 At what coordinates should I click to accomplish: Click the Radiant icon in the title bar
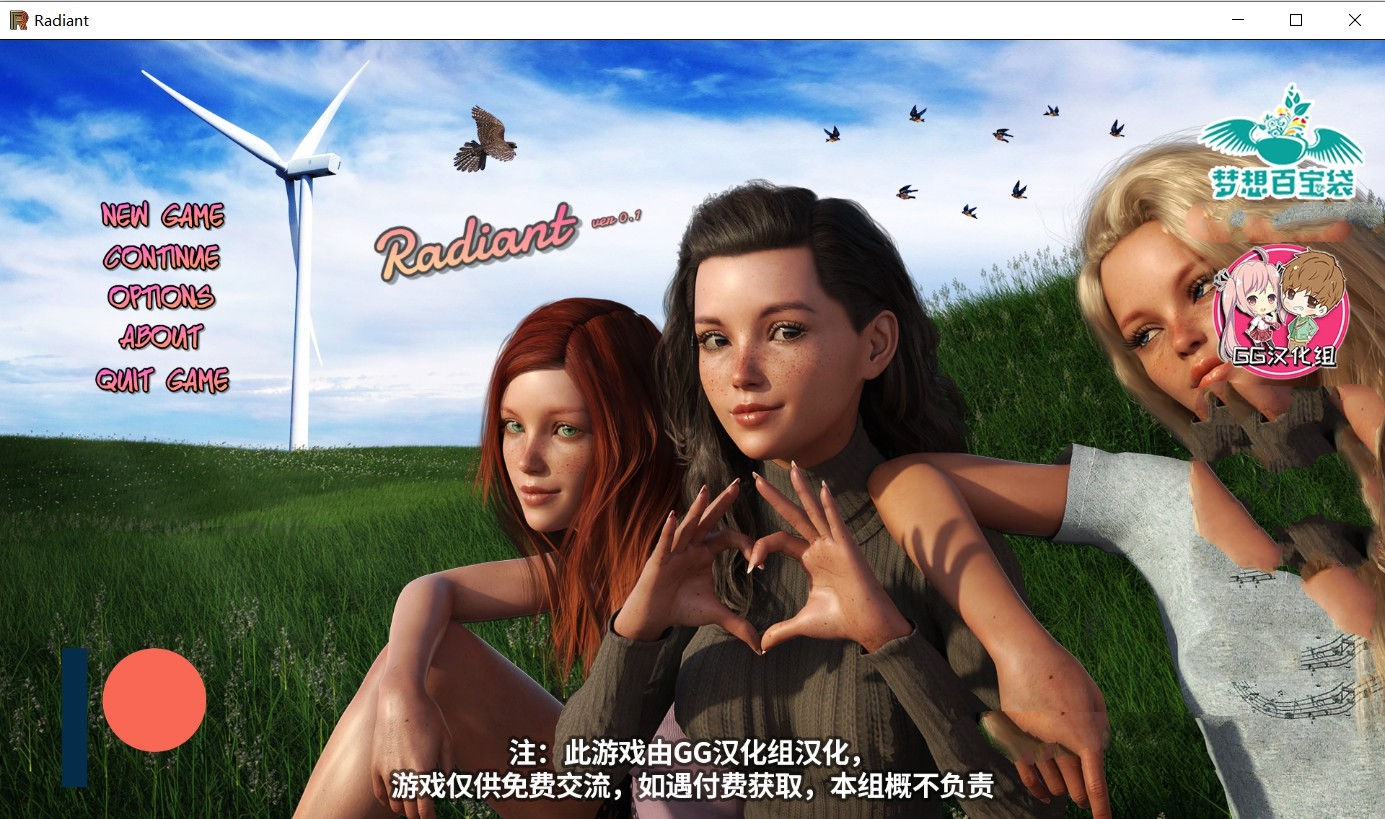tap(17, 19)
